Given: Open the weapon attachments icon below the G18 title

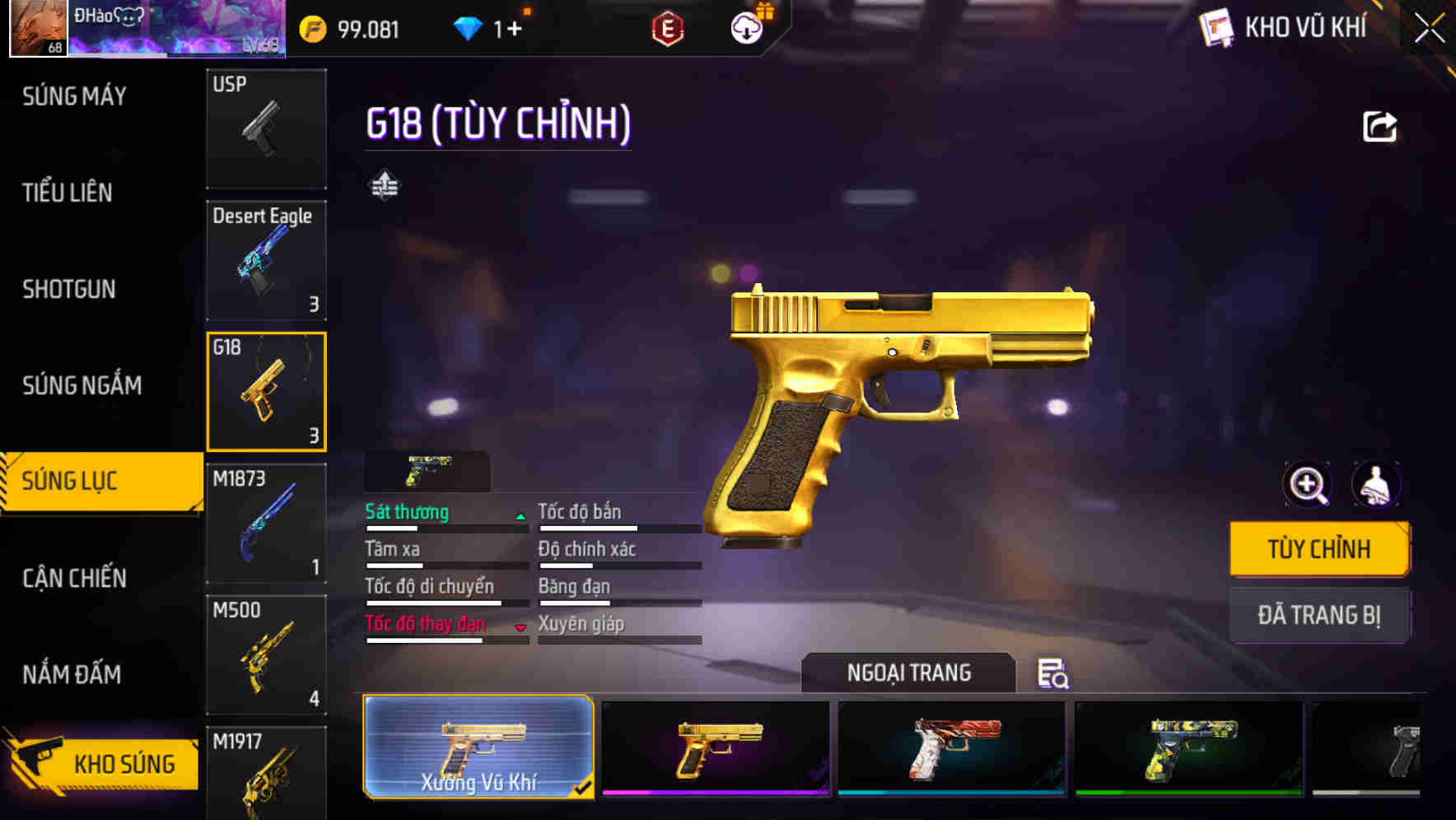Looking at the screenshot, I should [385, 186].
